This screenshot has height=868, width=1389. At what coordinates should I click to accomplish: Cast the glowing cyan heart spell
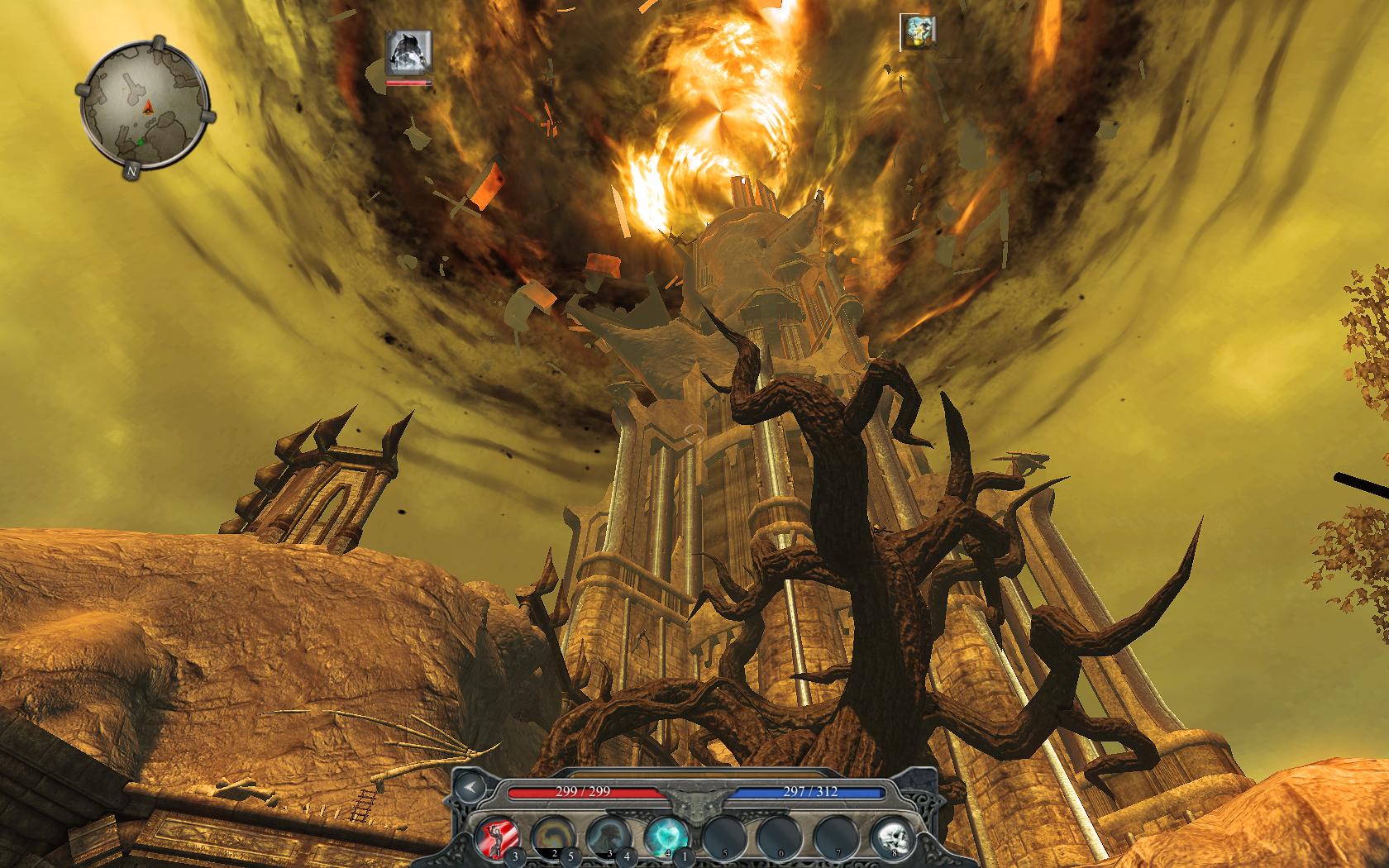point(665,836)
